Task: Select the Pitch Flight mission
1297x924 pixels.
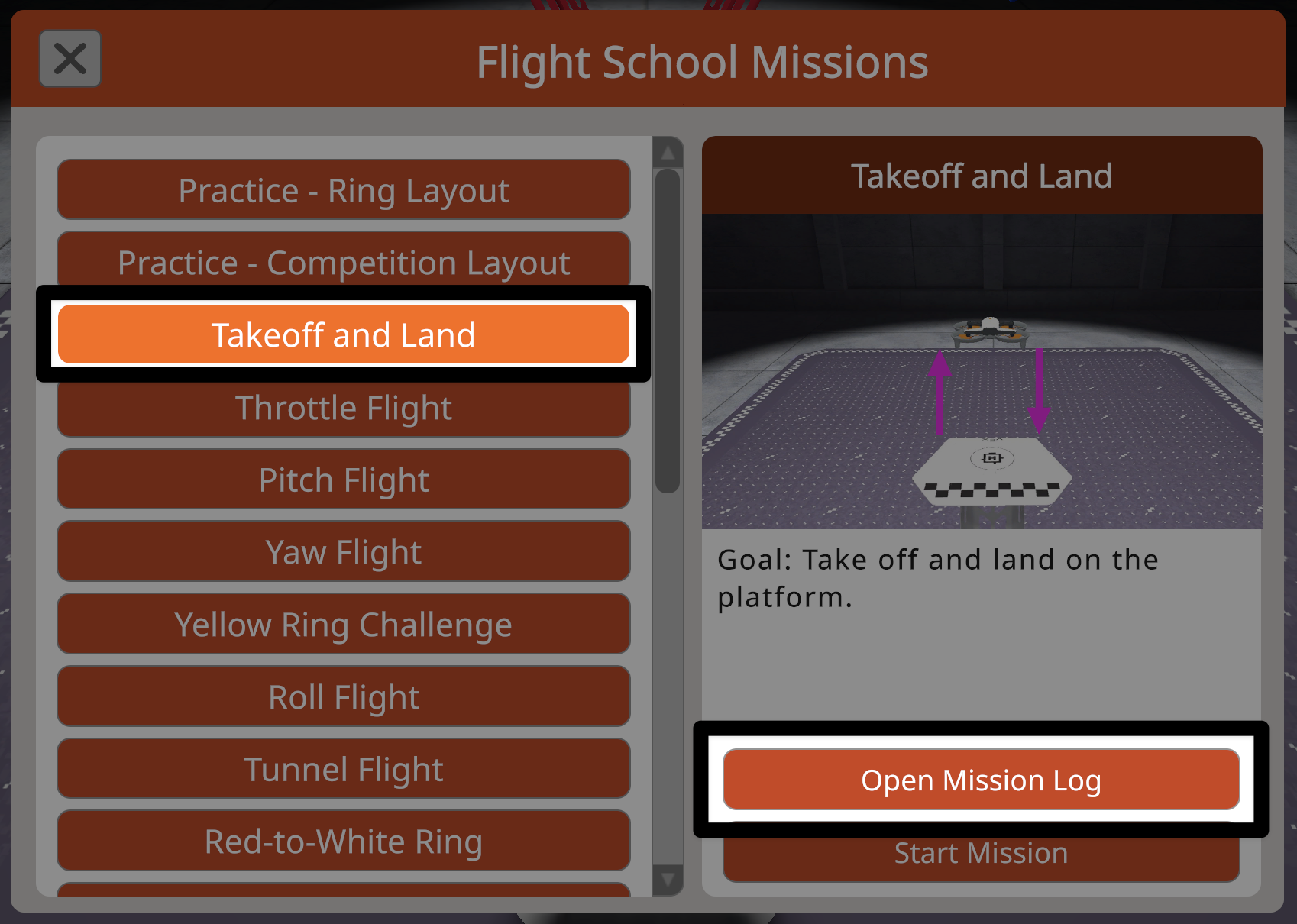Action: 343,479
